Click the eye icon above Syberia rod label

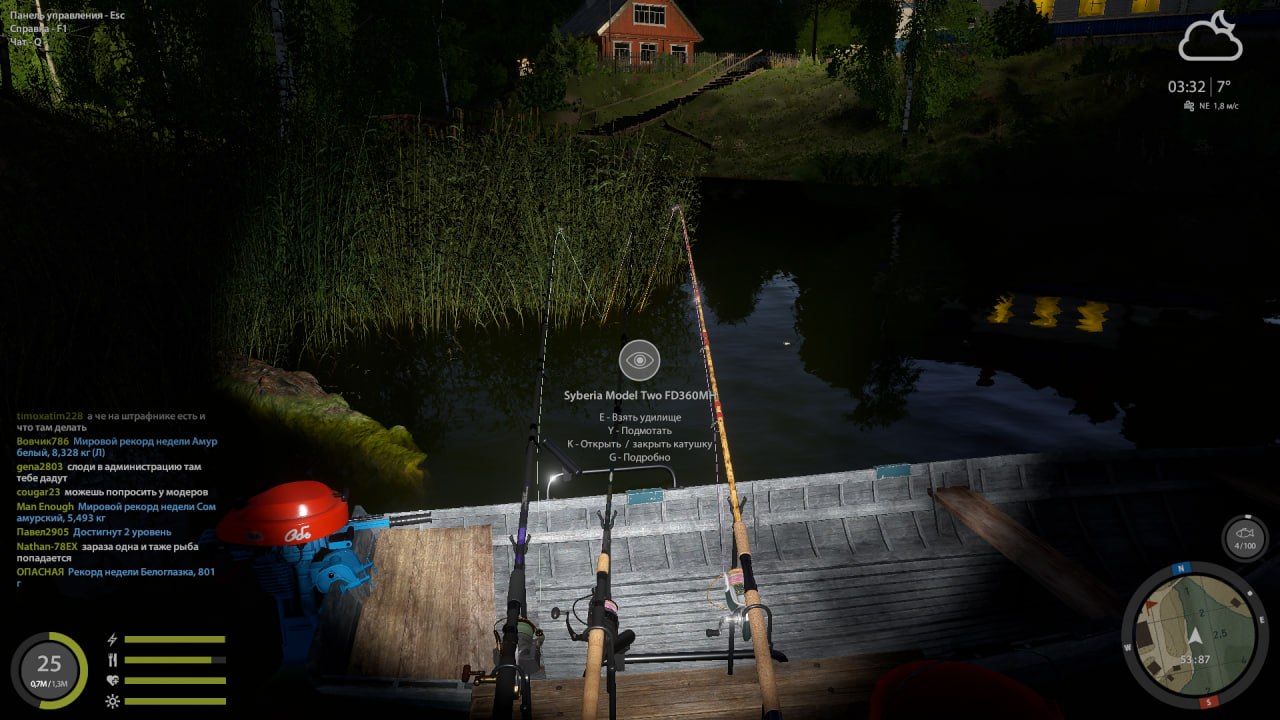639,360
